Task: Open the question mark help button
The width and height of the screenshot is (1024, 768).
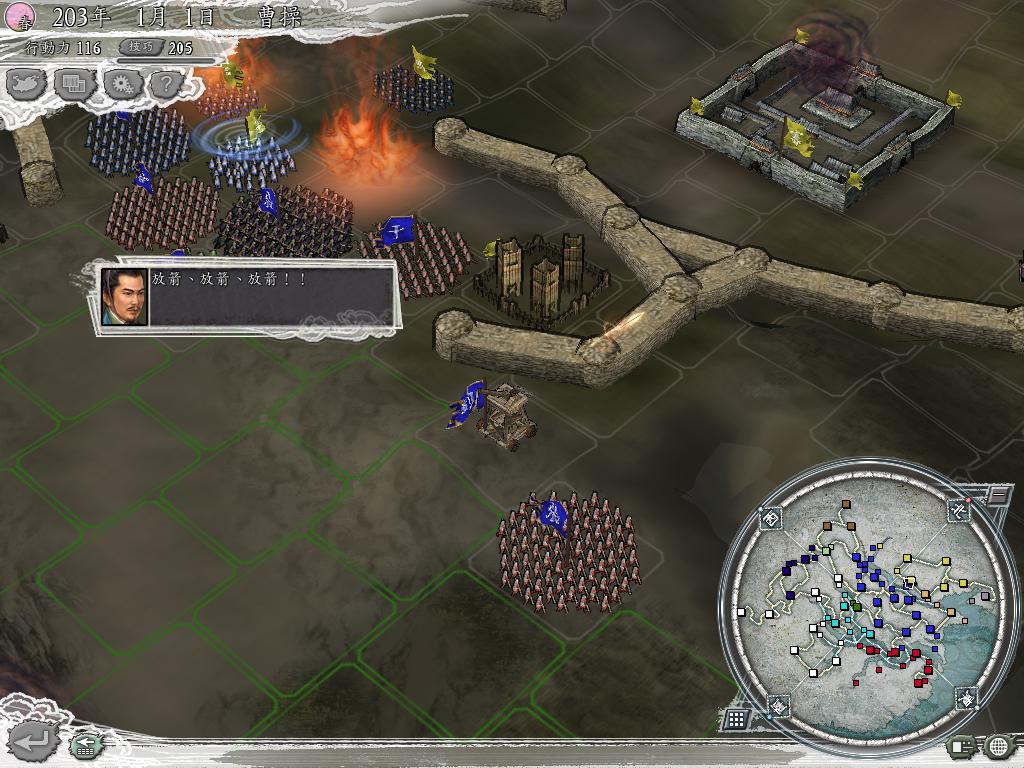Action: tap(165, 84)
